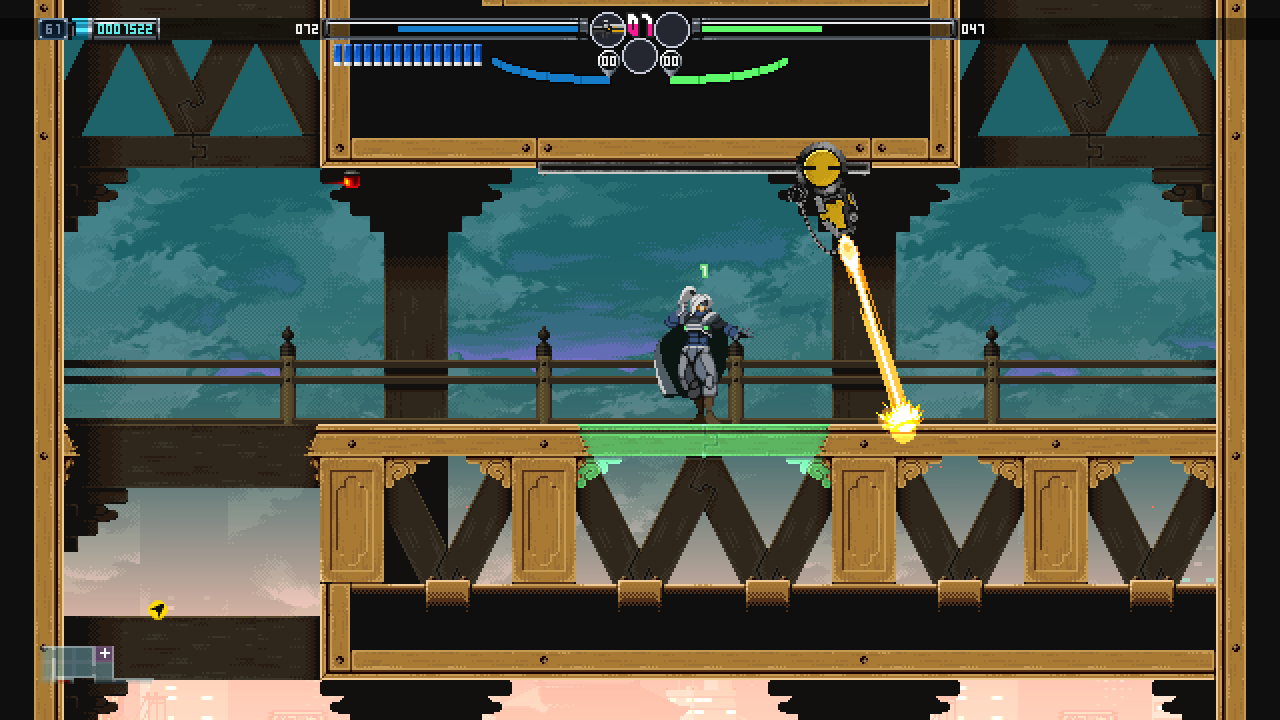Click the right circular 00 counter gauge
The width and height of the screenshot is (1280, 720).
[x=671, y=60]
